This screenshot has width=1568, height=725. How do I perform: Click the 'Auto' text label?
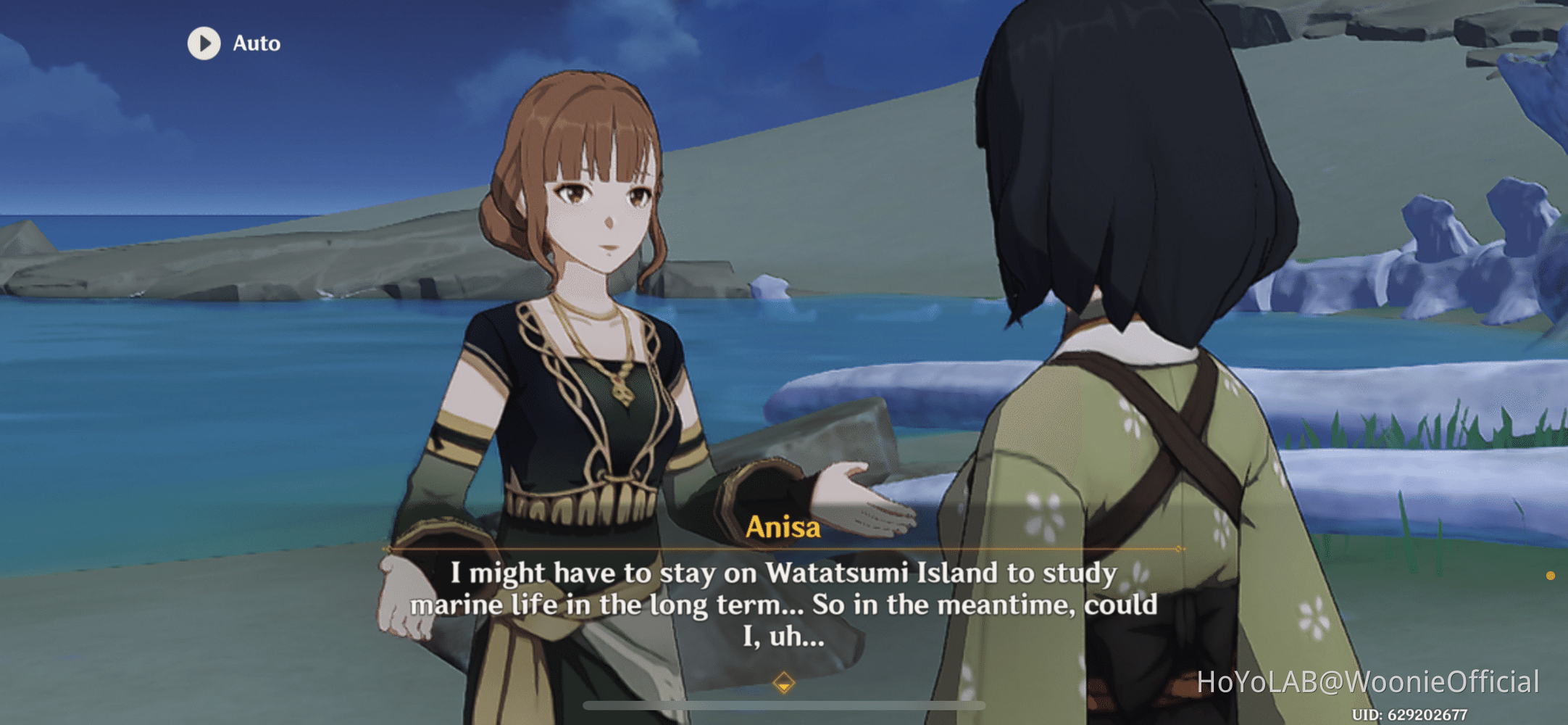(256, 43)
